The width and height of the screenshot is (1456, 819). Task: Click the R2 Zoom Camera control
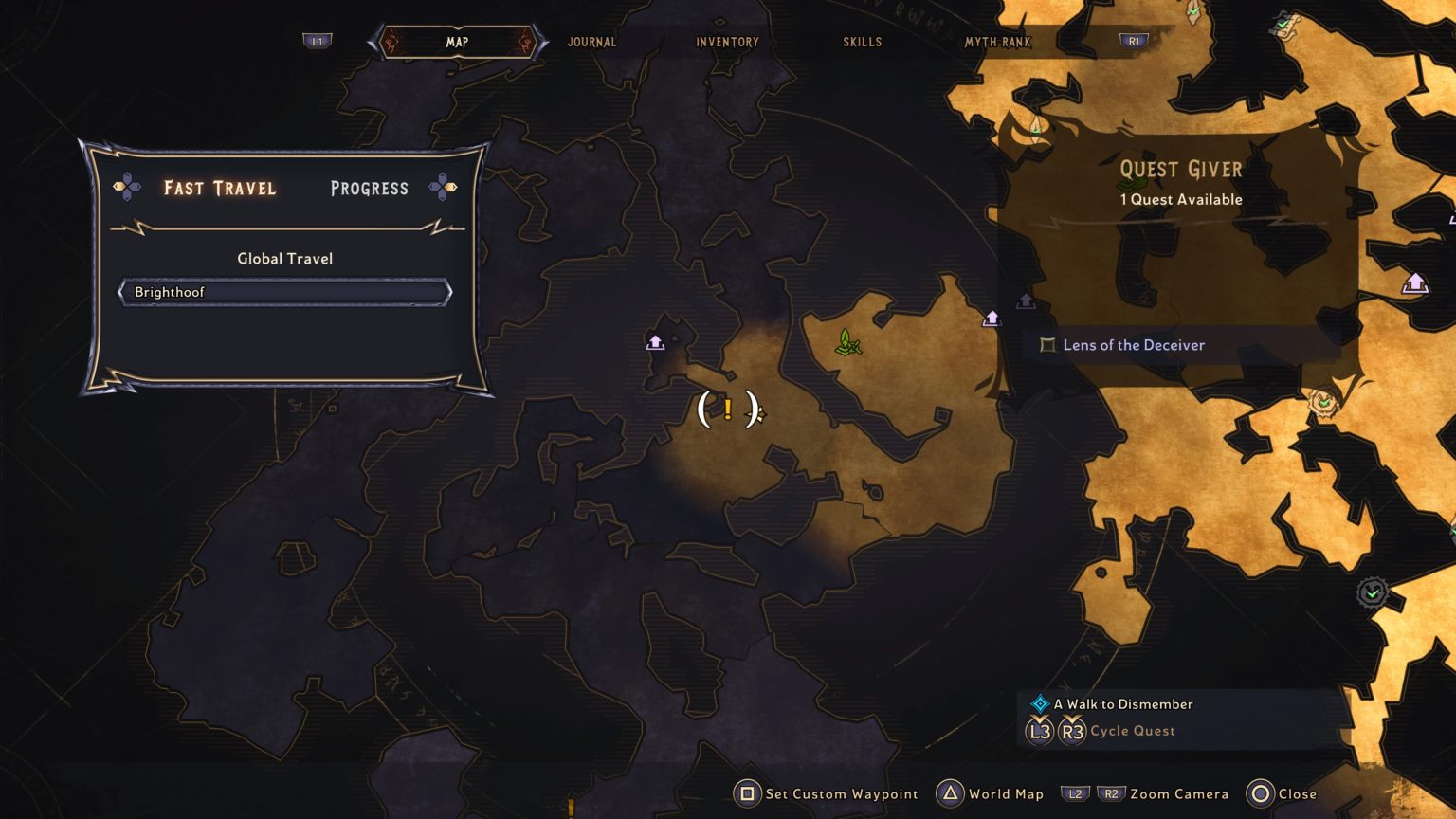tap(1110, 793)
